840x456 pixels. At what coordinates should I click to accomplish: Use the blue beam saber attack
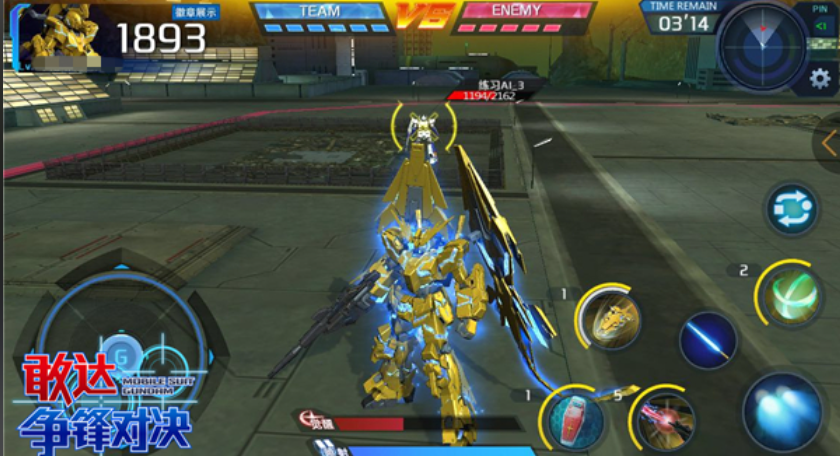(708, 340)
